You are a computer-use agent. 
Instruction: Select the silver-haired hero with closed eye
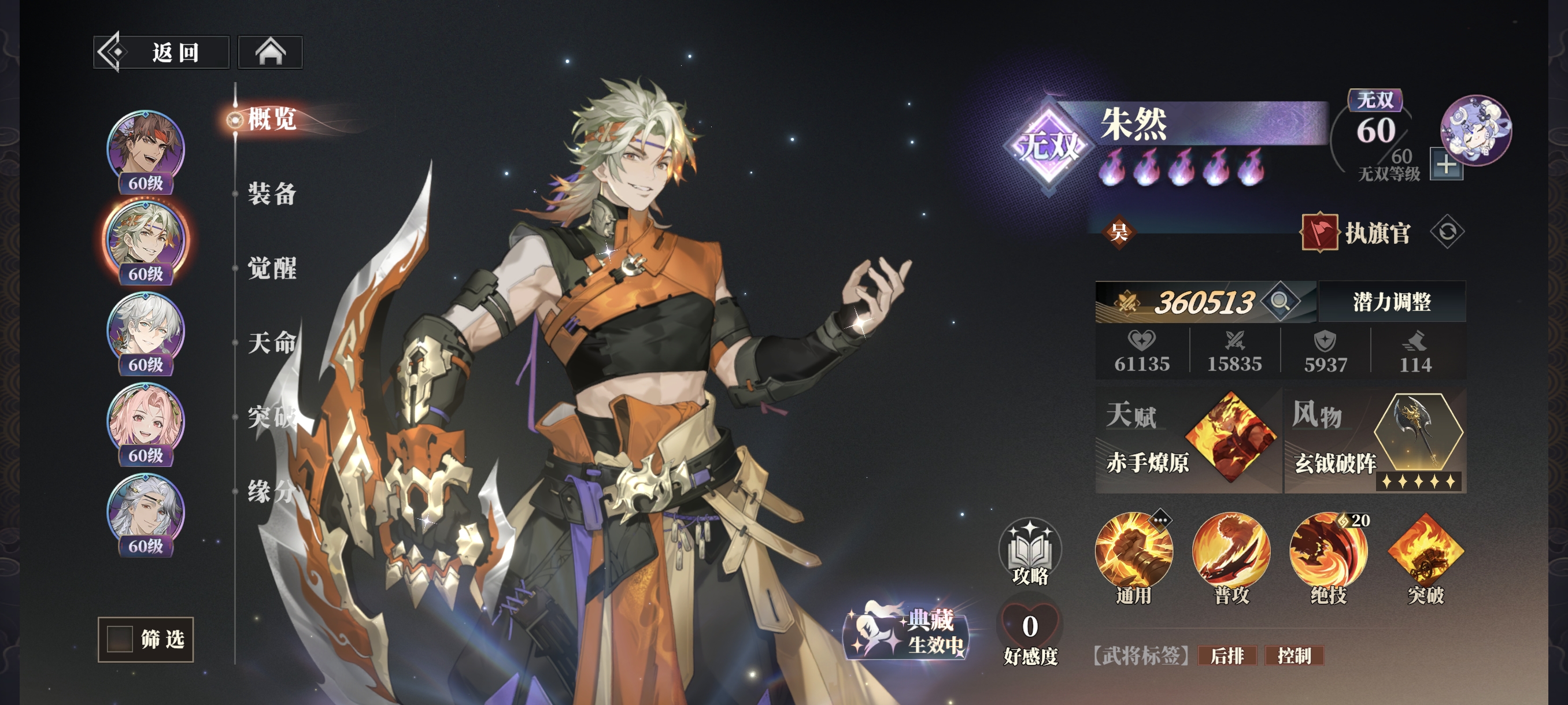click(146, 510)
